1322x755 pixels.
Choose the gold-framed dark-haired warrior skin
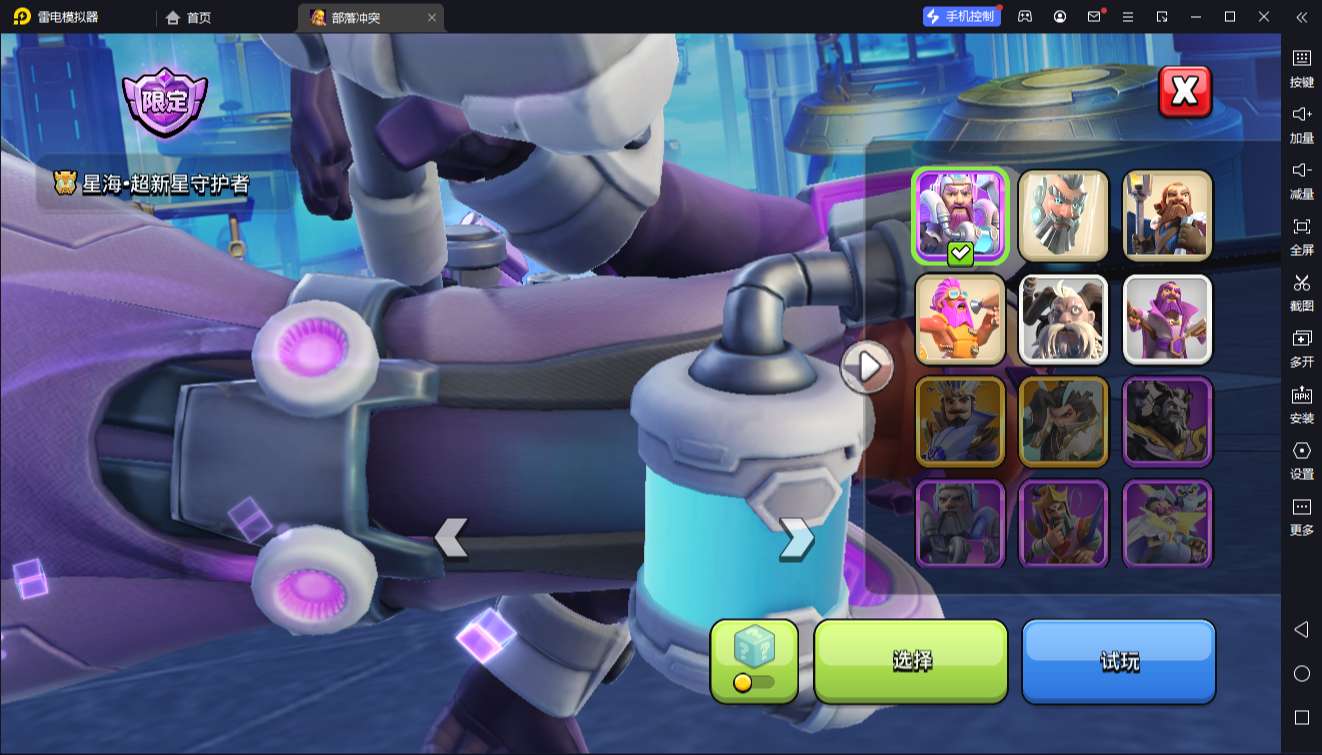point(1063,422)
